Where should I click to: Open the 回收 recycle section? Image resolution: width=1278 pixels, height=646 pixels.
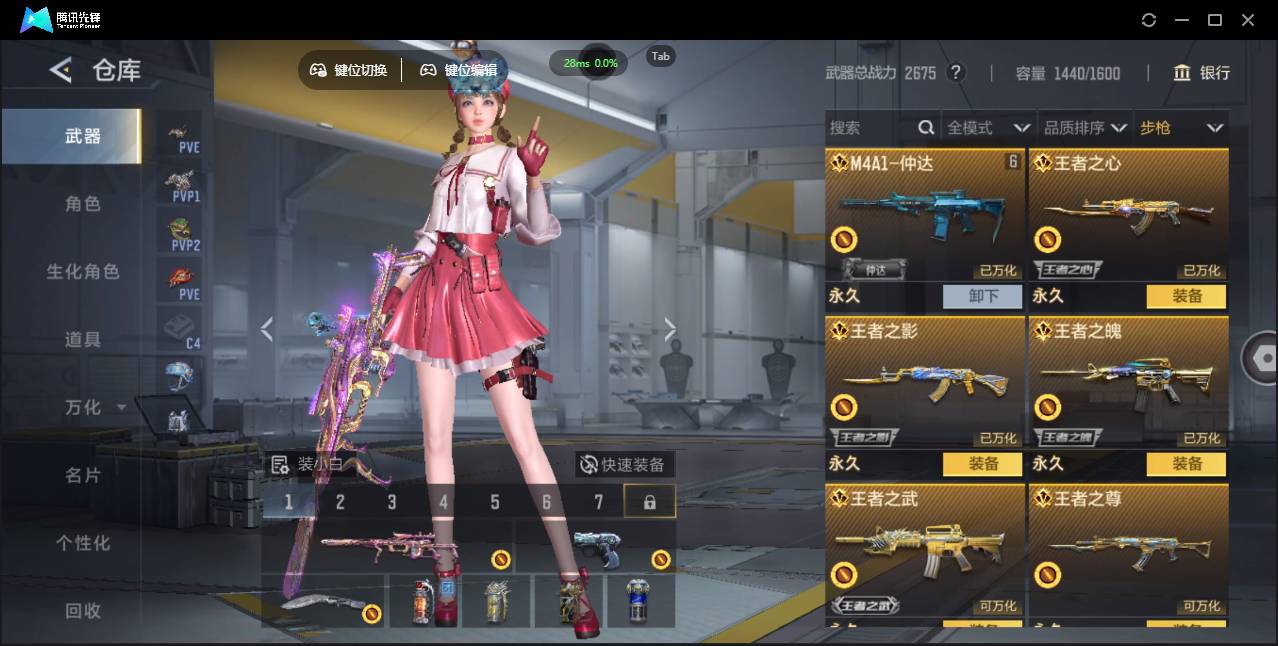click(x=83, y=610)
